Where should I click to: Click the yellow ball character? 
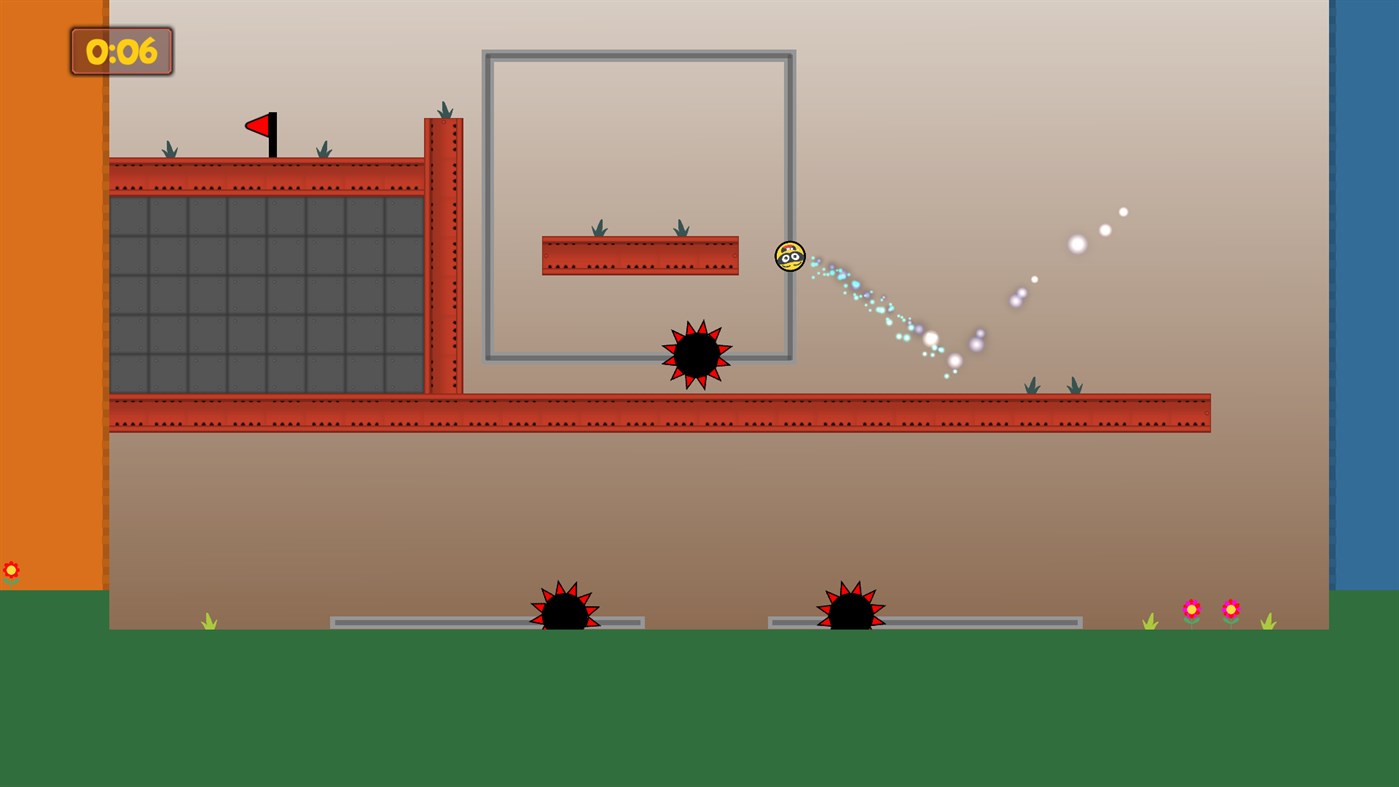[x=789, y=257]
